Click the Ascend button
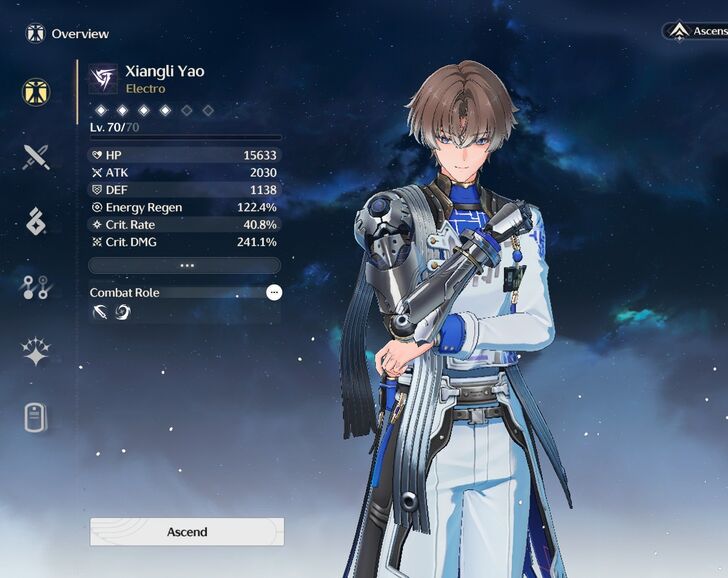Screen dimensions: 728x578 click(187, 532)
